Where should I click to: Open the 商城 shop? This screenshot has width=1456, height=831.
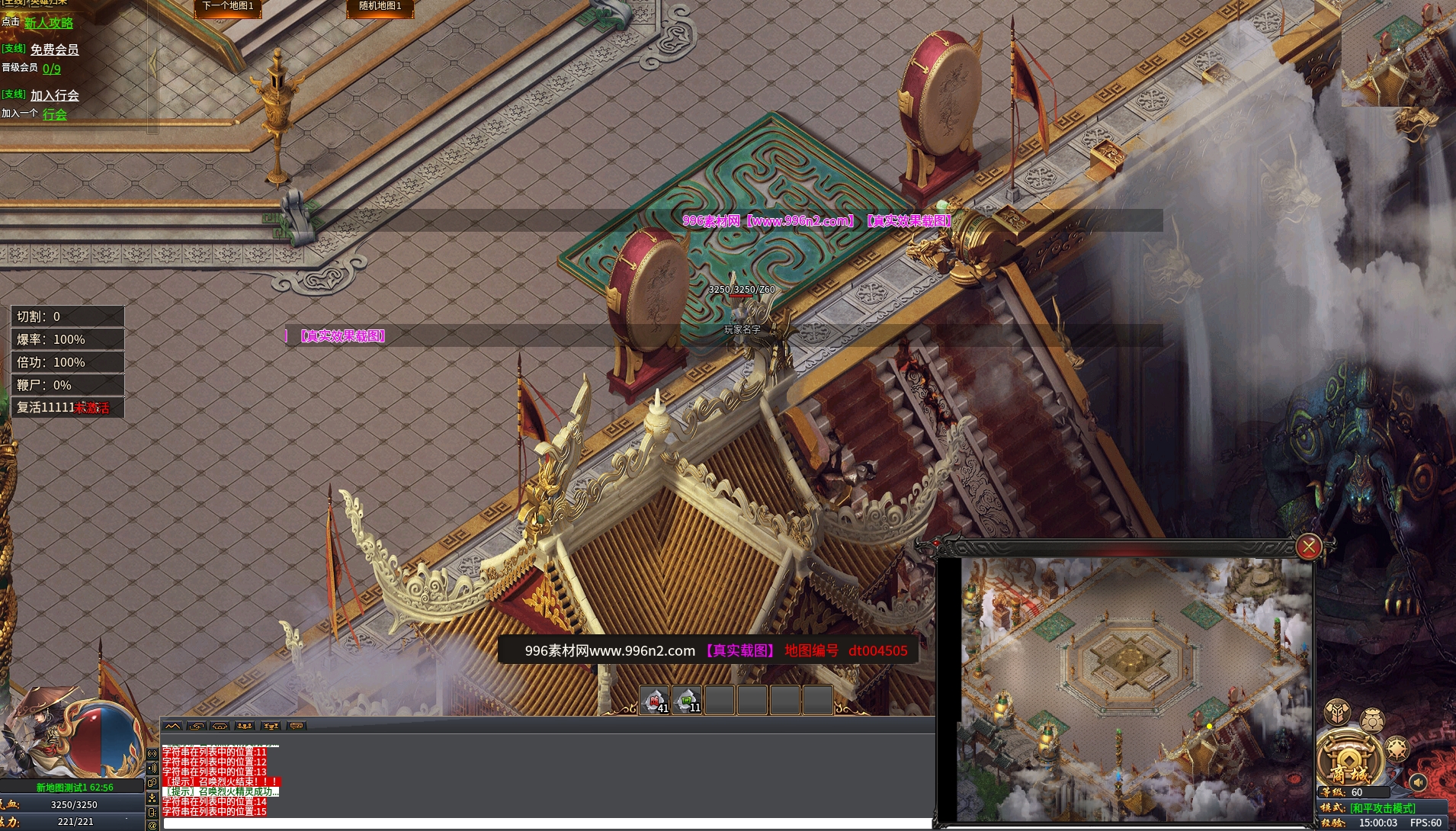pos(1349,759)
